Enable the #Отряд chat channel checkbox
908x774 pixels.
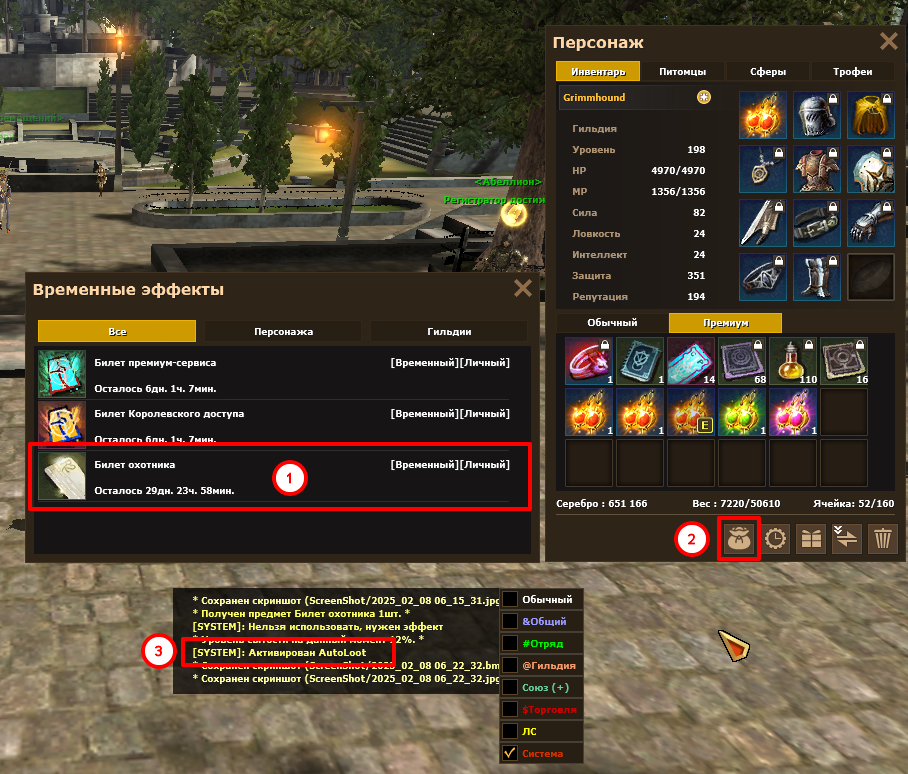tap(510, 642)
